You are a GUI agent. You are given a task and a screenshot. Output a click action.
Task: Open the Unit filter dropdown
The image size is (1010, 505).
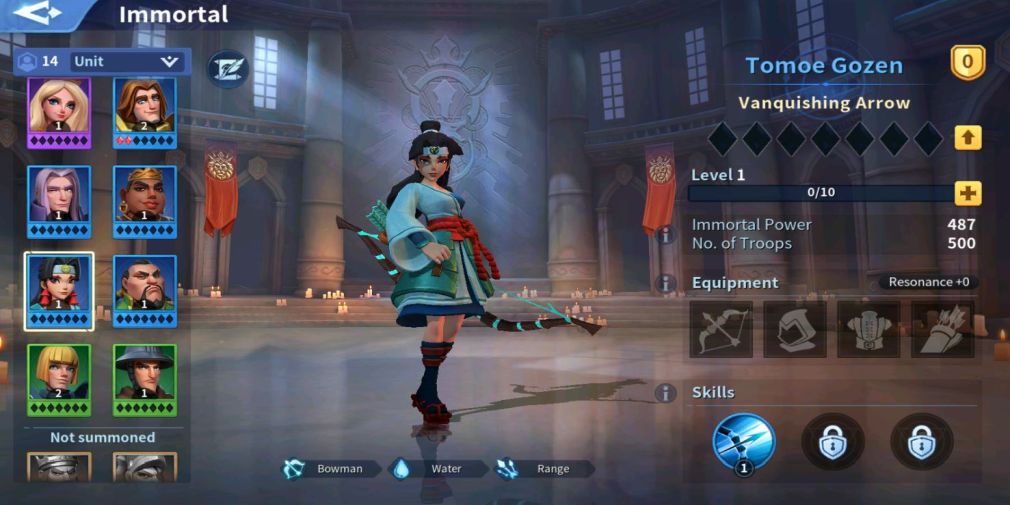click(127, 61)
